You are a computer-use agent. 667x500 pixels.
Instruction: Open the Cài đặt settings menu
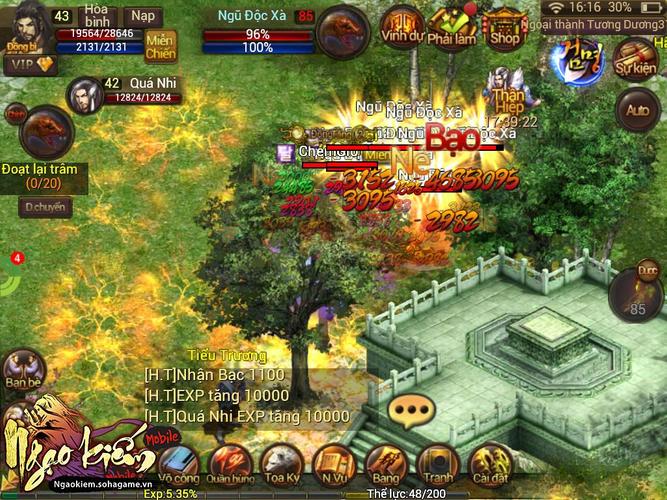[x=489, y=465]
